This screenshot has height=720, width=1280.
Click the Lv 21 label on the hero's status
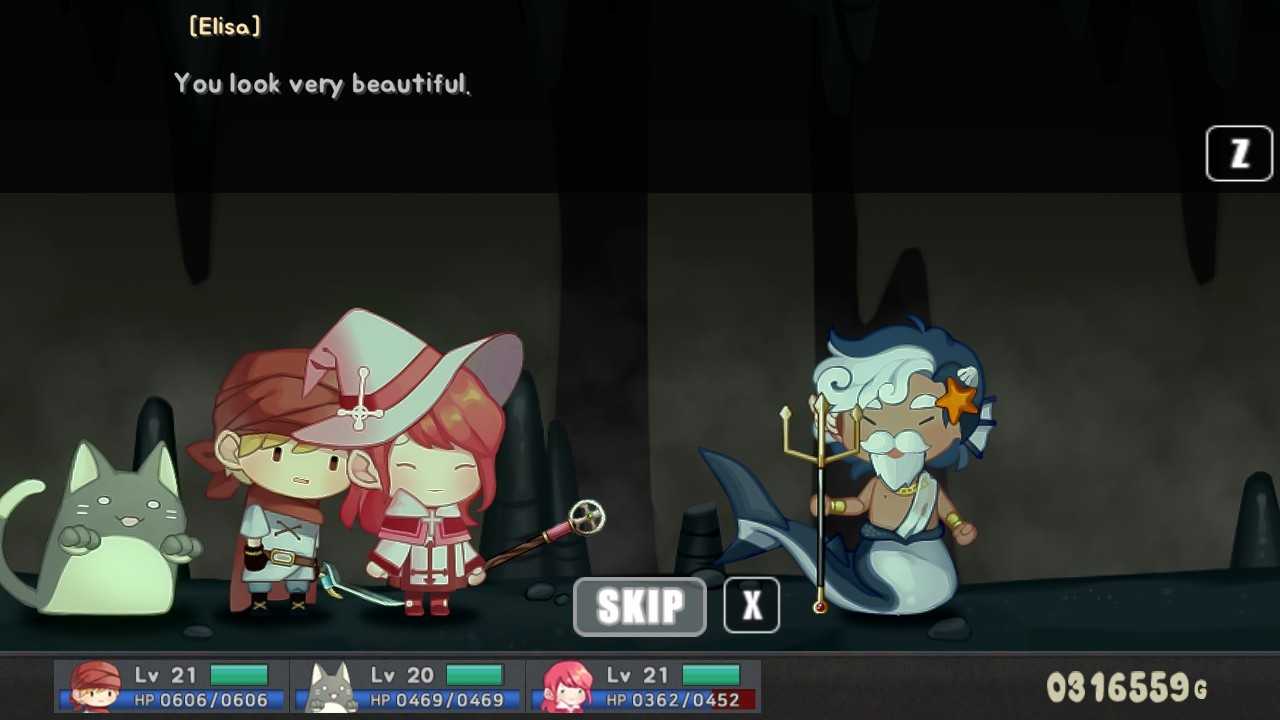[x=165, y=674]
